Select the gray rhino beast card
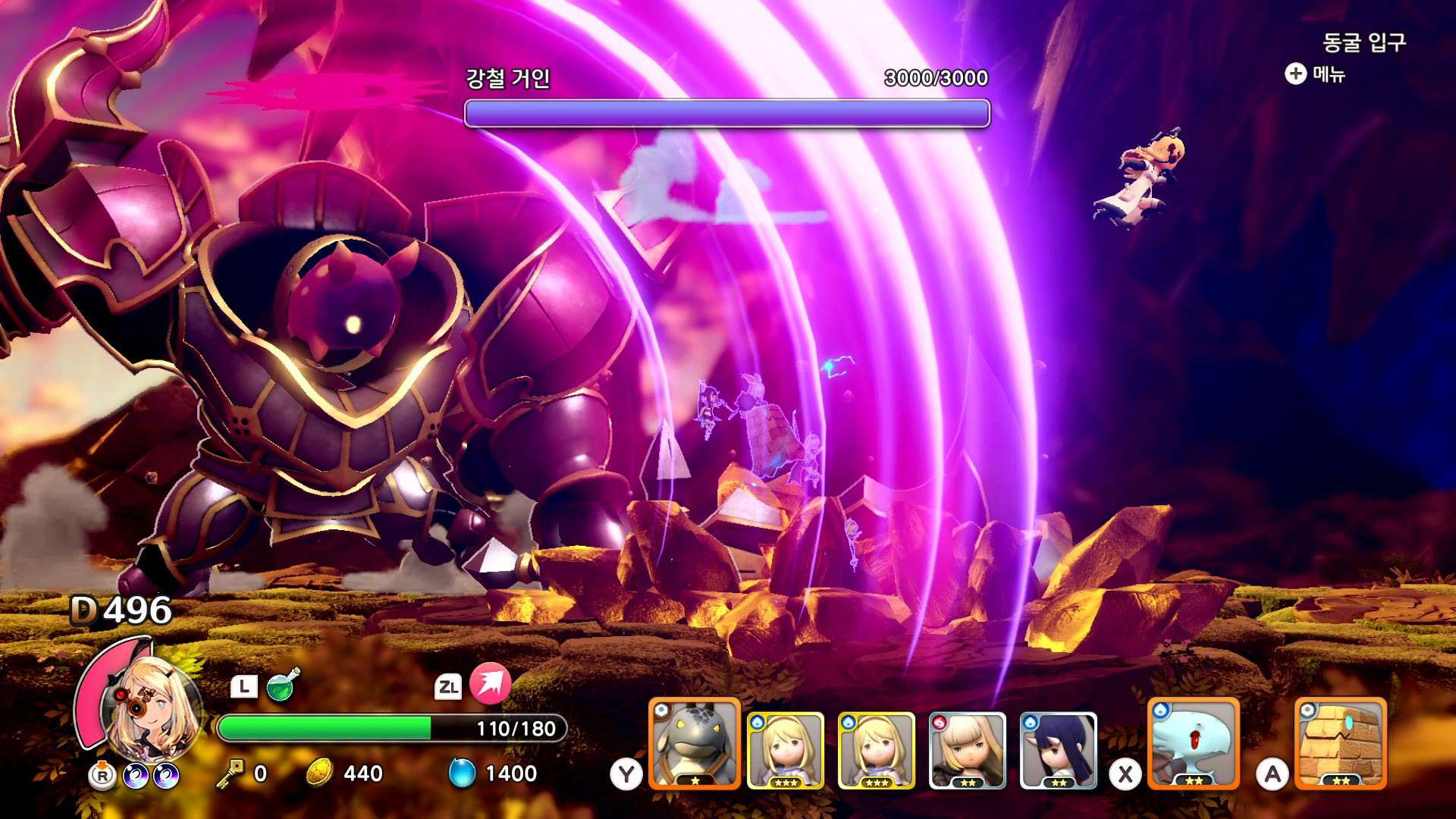Image resolution: width=1456 pixels, height=819 pixels. coord(695,744)
